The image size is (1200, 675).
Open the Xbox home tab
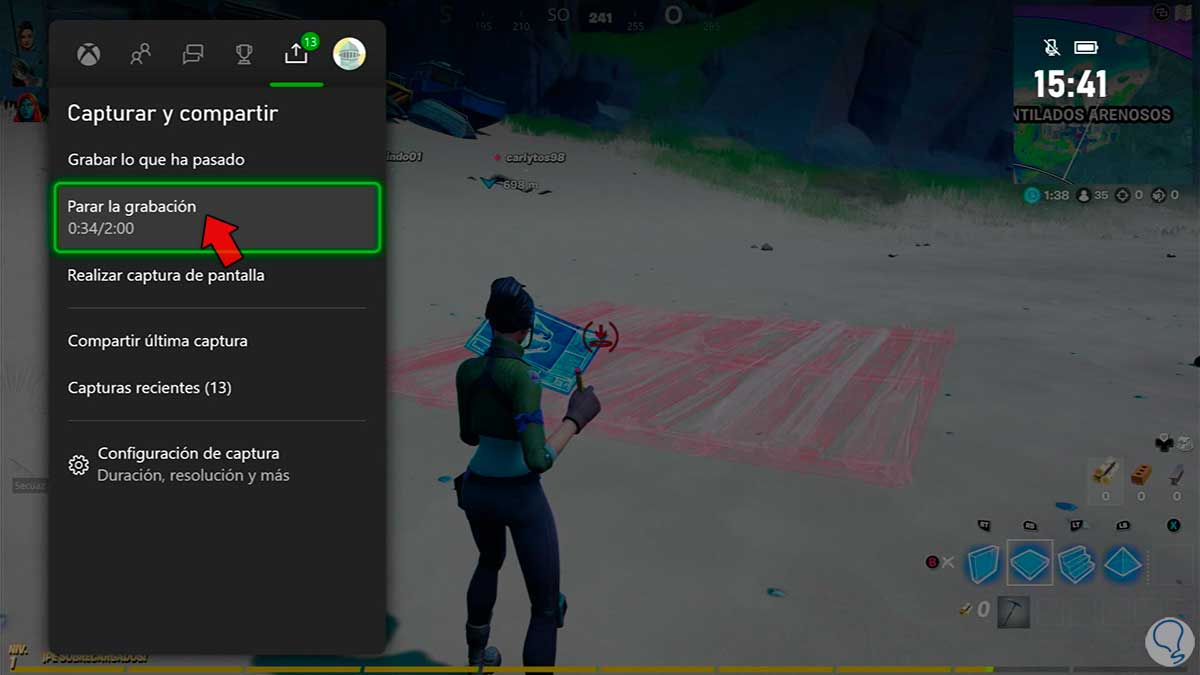[89, 54]
